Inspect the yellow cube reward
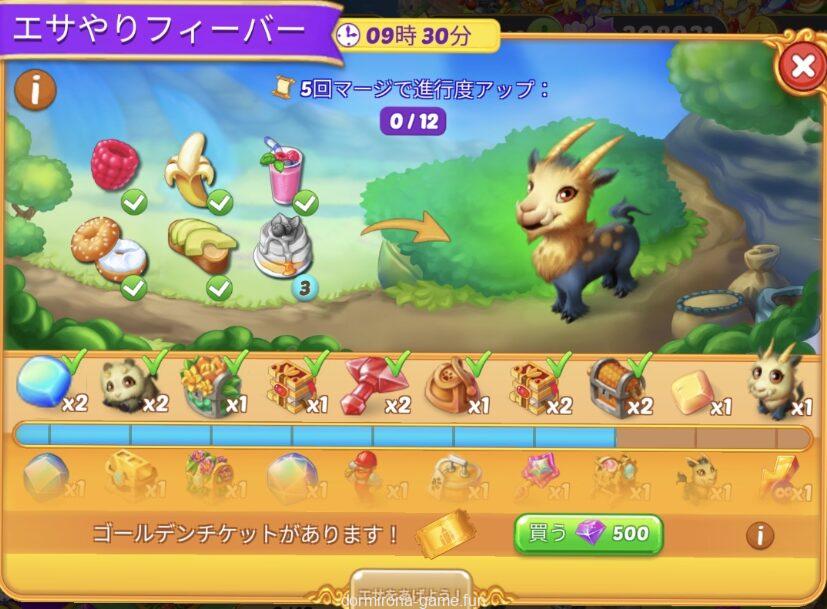This screenshot has width=827, height=609. (694, 390)
